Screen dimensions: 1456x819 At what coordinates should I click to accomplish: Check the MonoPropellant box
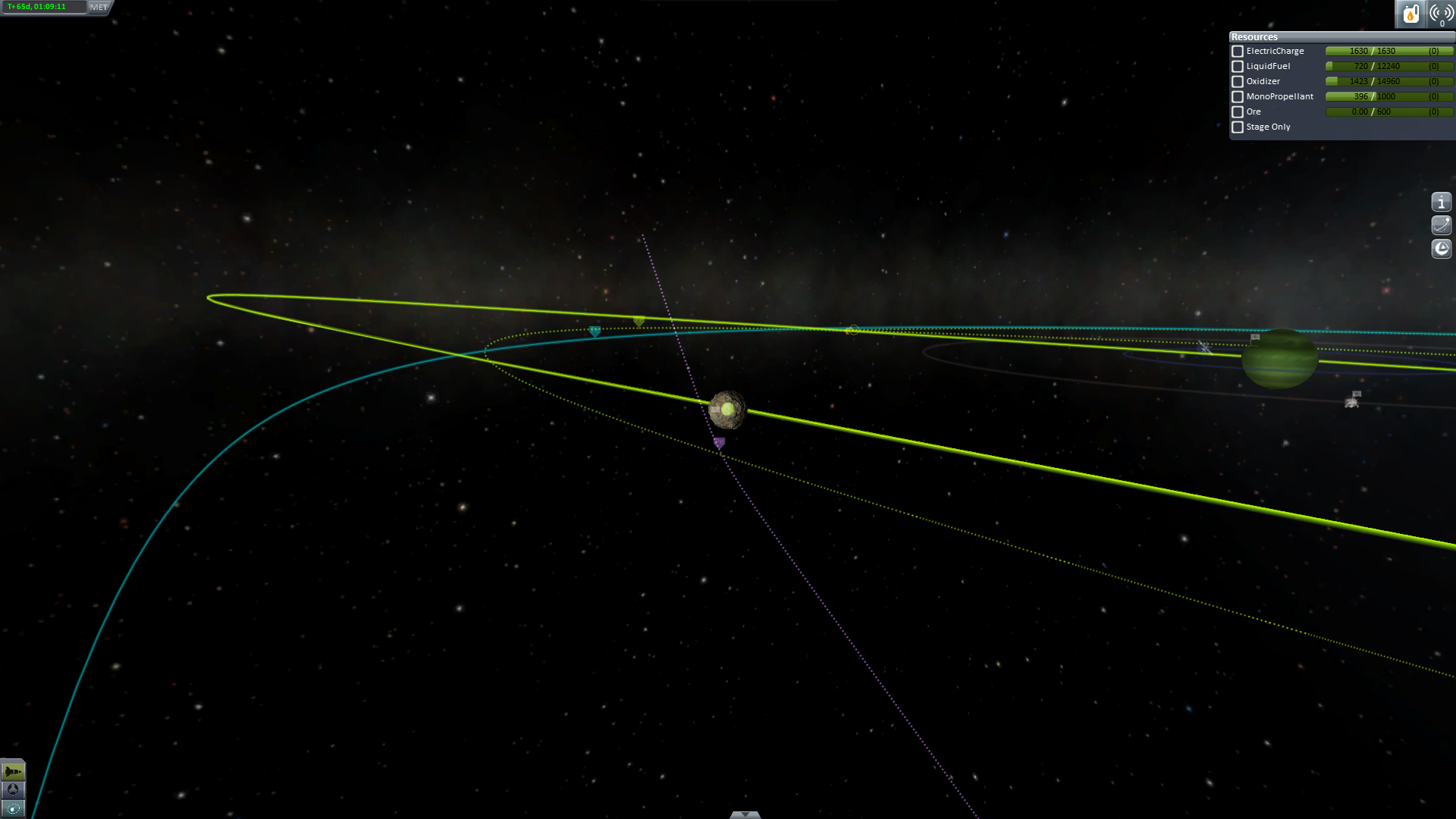[1238, 97]
